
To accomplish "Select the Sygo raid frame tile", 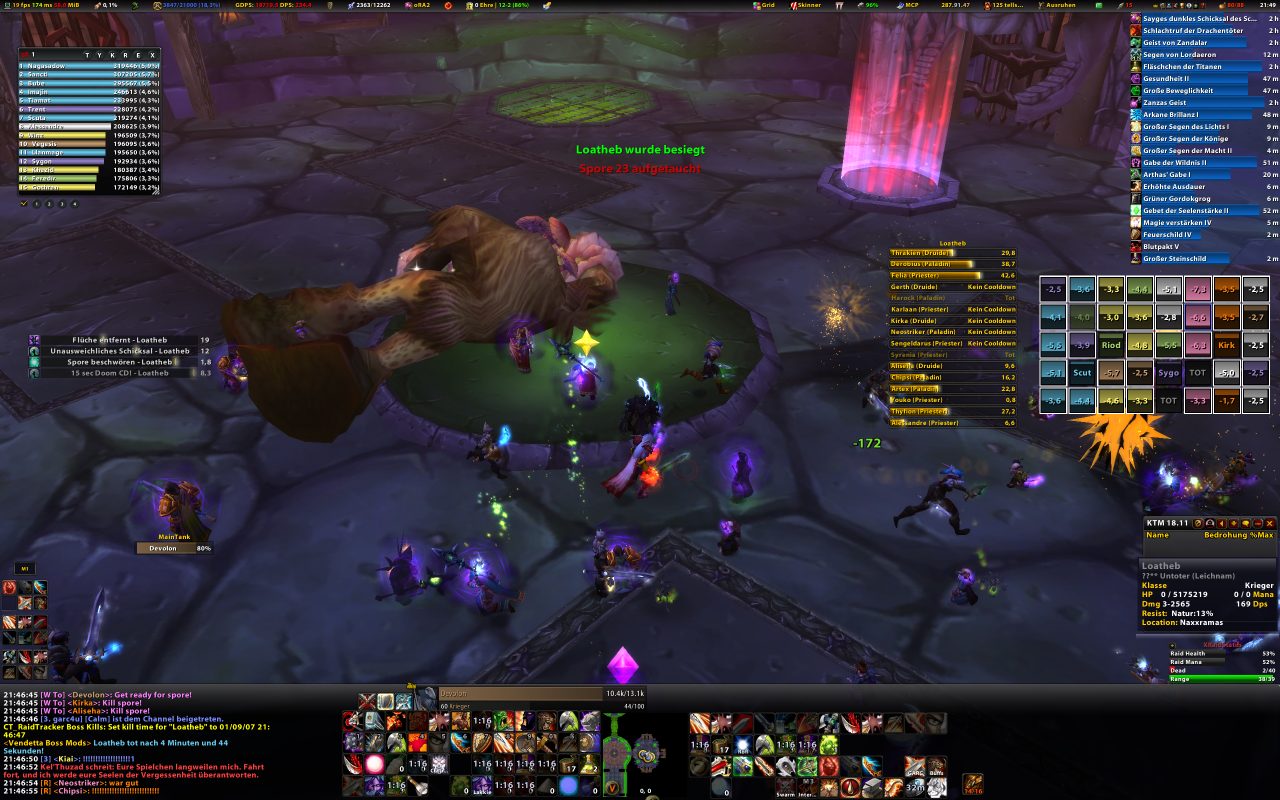I will pyautogui.click(x=1169, y=373).
